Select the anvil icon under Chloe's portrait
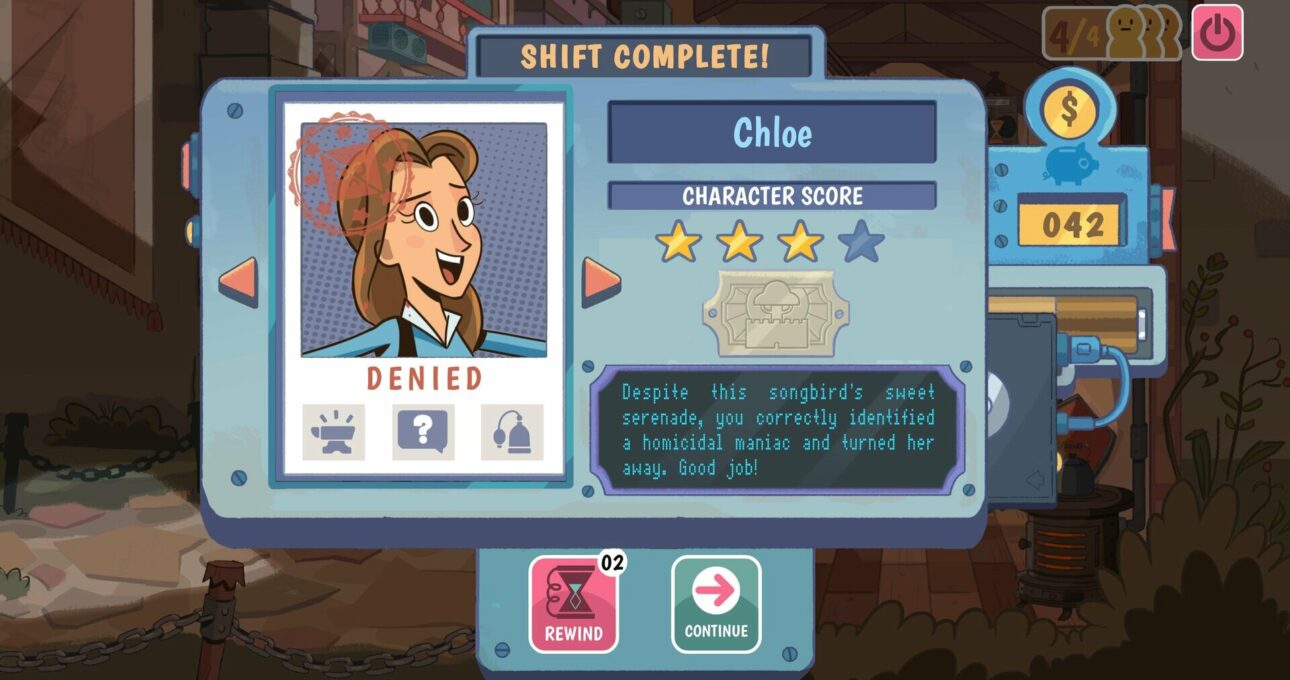Screen dimensions: 1290x680 (334, 432)
